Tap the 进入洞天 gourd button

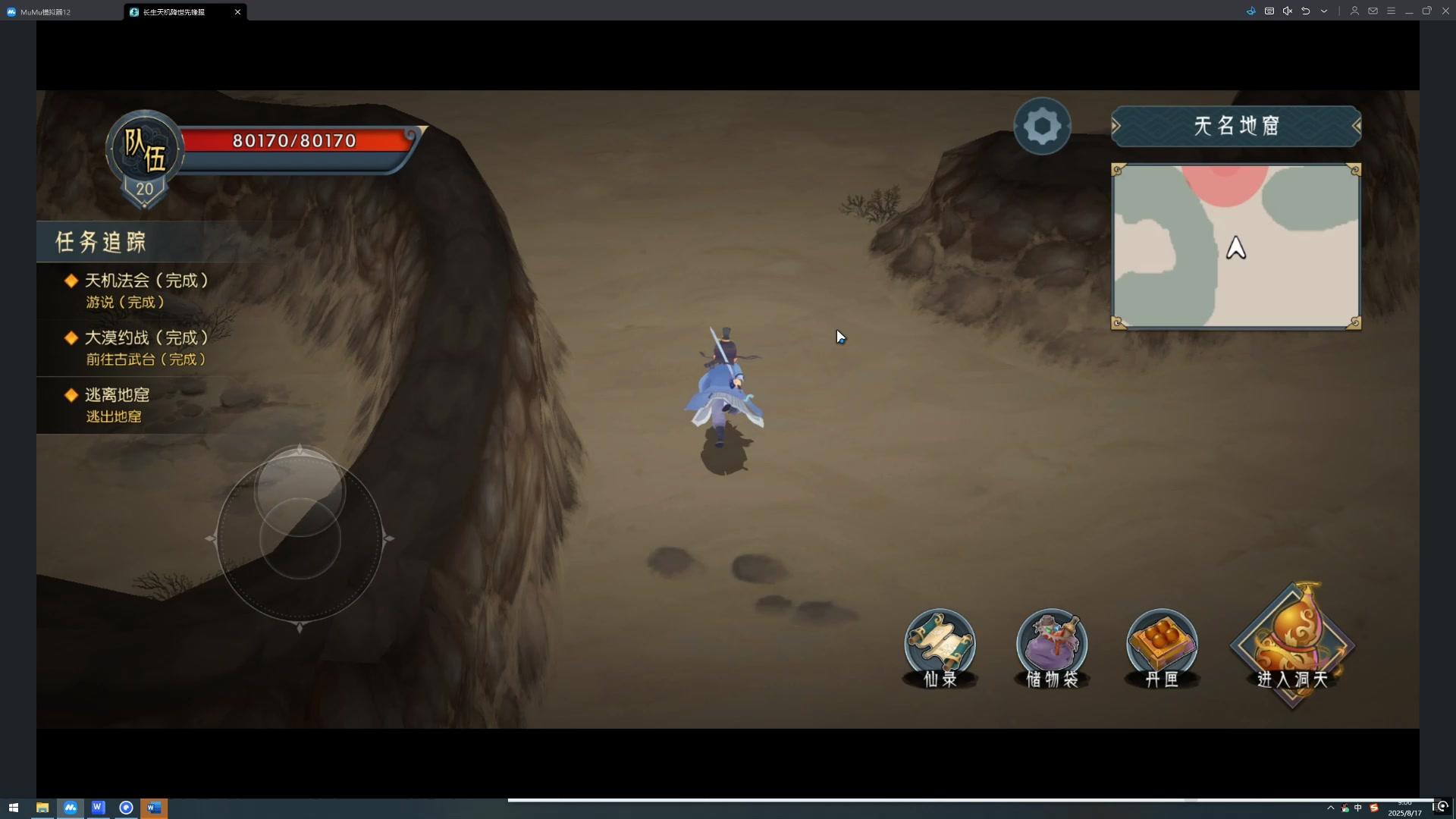tap(1292, 645)
